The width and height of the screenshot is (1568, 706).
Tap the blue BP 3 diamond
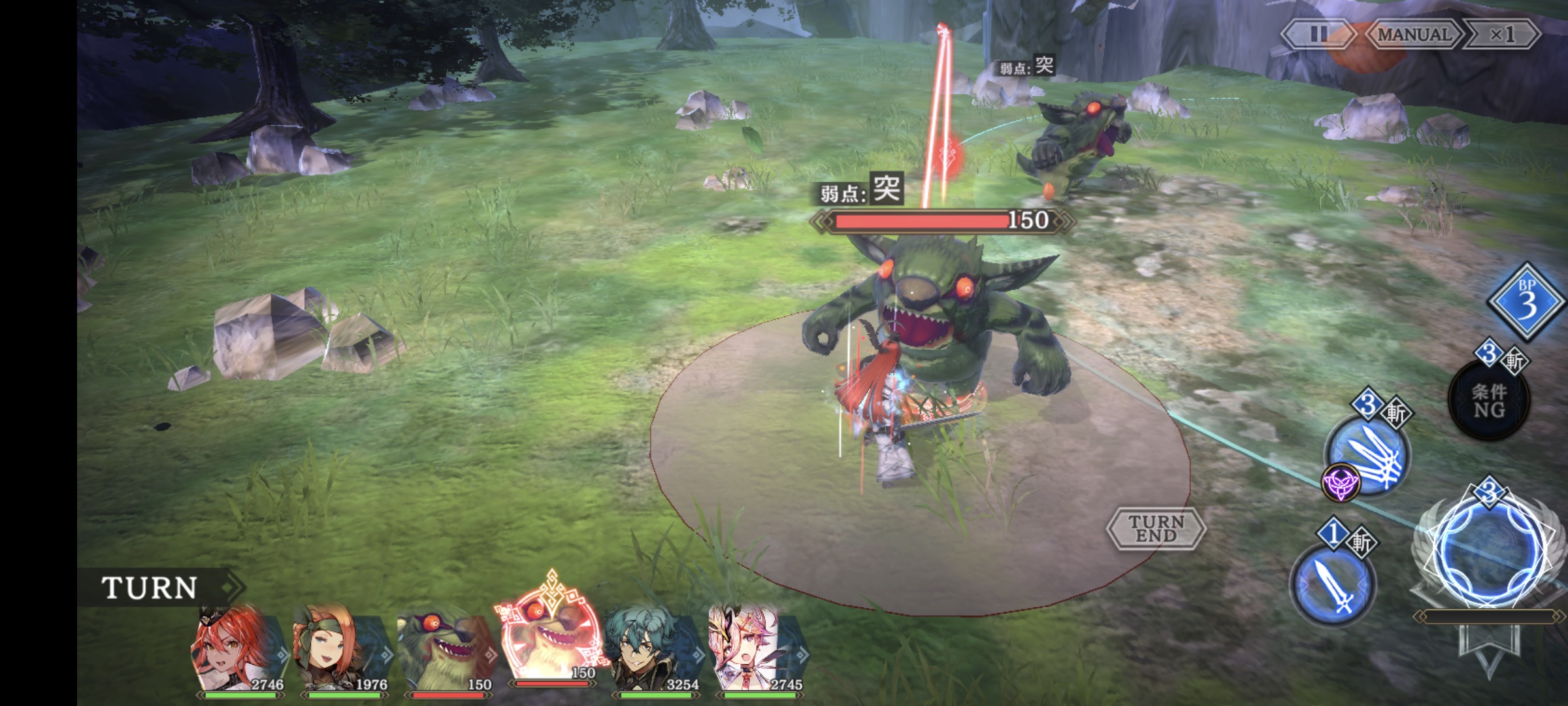pos(1527,302)
